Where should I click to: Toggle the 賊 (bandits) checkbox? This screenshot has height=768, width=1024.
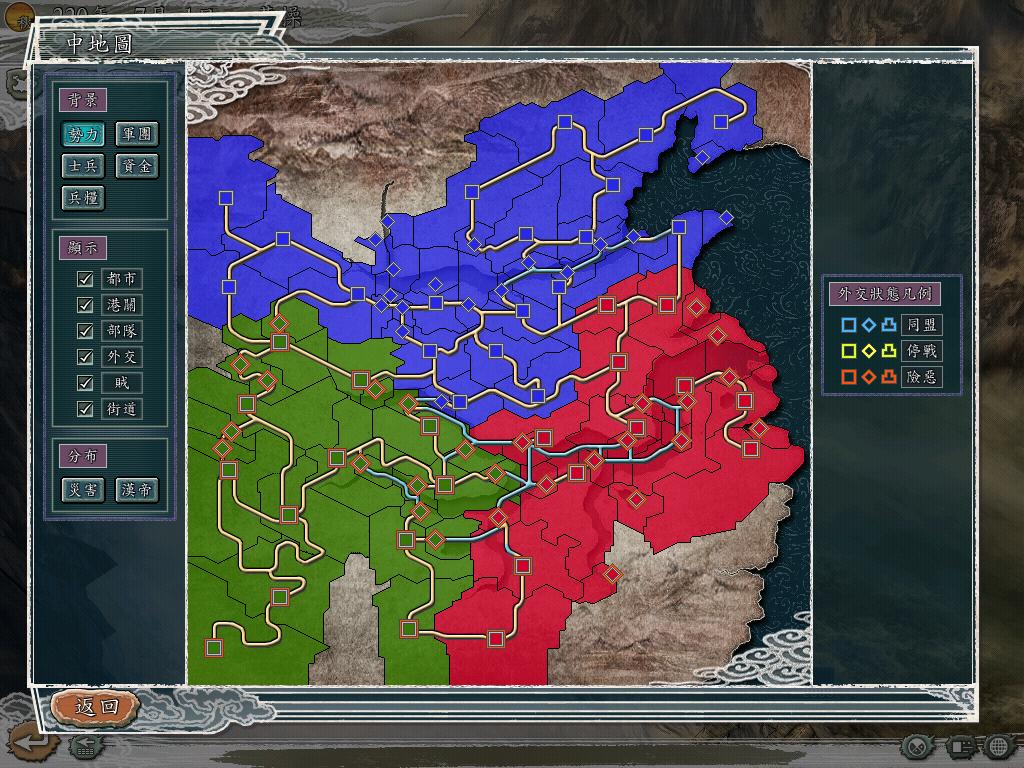[x=85, y=383]
